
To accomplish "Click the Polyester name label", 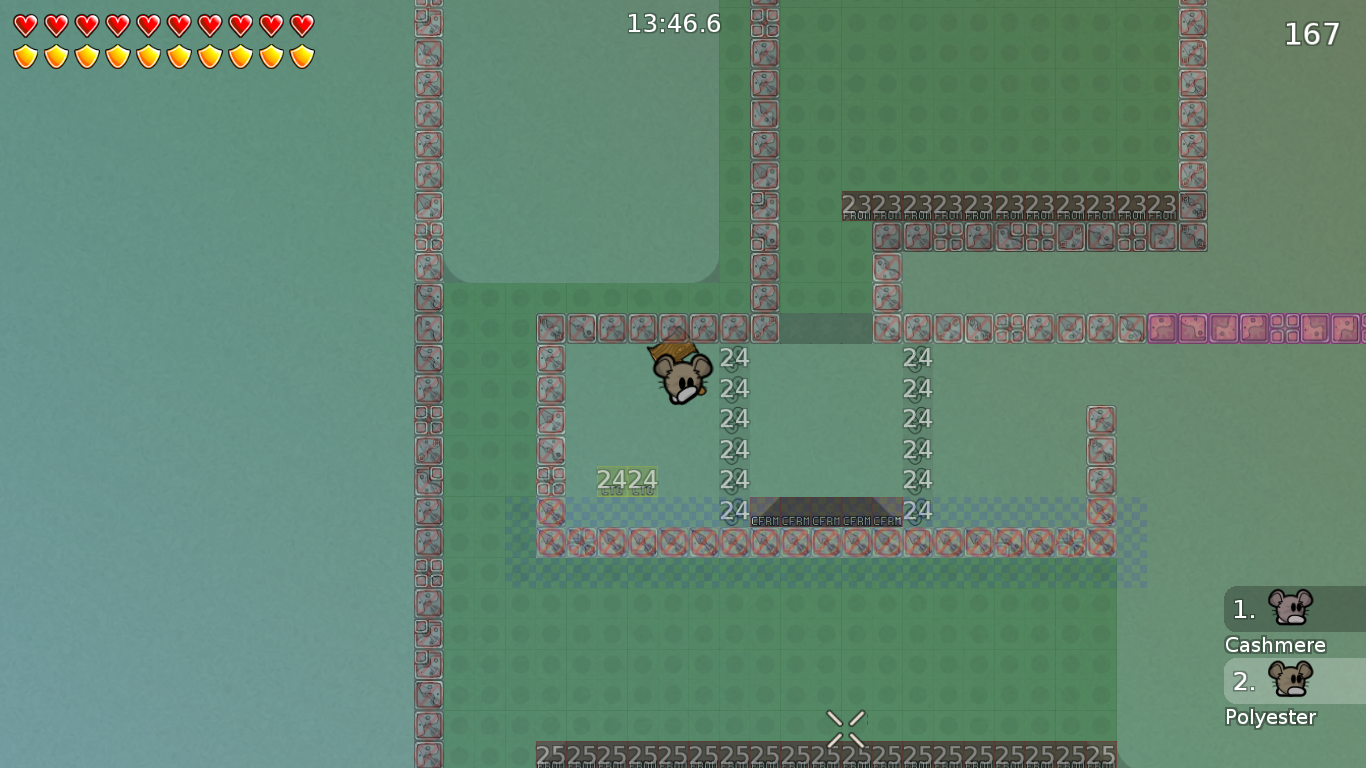I will pos(1270,717).
